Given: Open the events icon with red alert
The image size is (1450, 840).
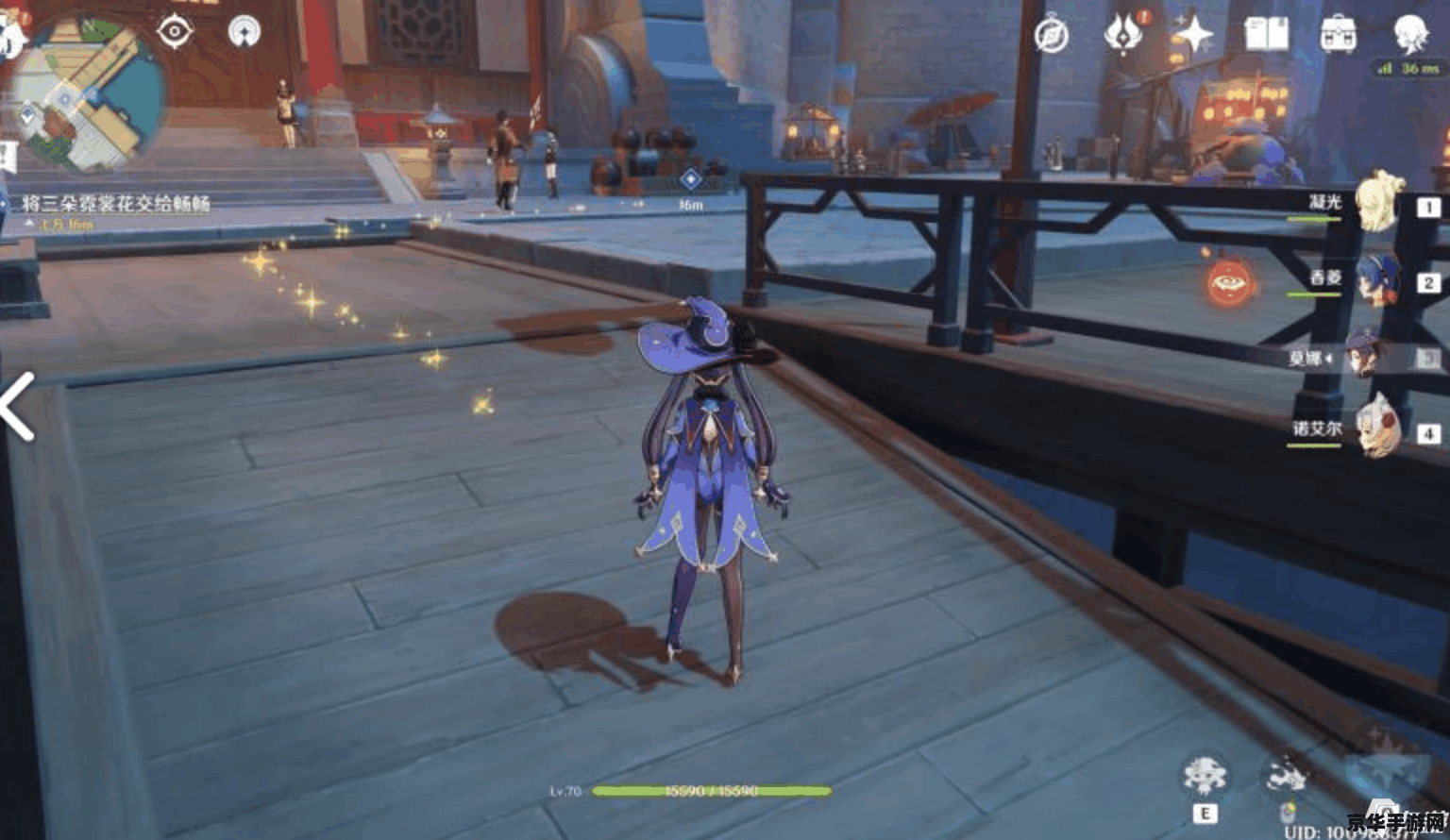Looking at the screenshot, I should pyautogui.click(x=1123, y=34).
